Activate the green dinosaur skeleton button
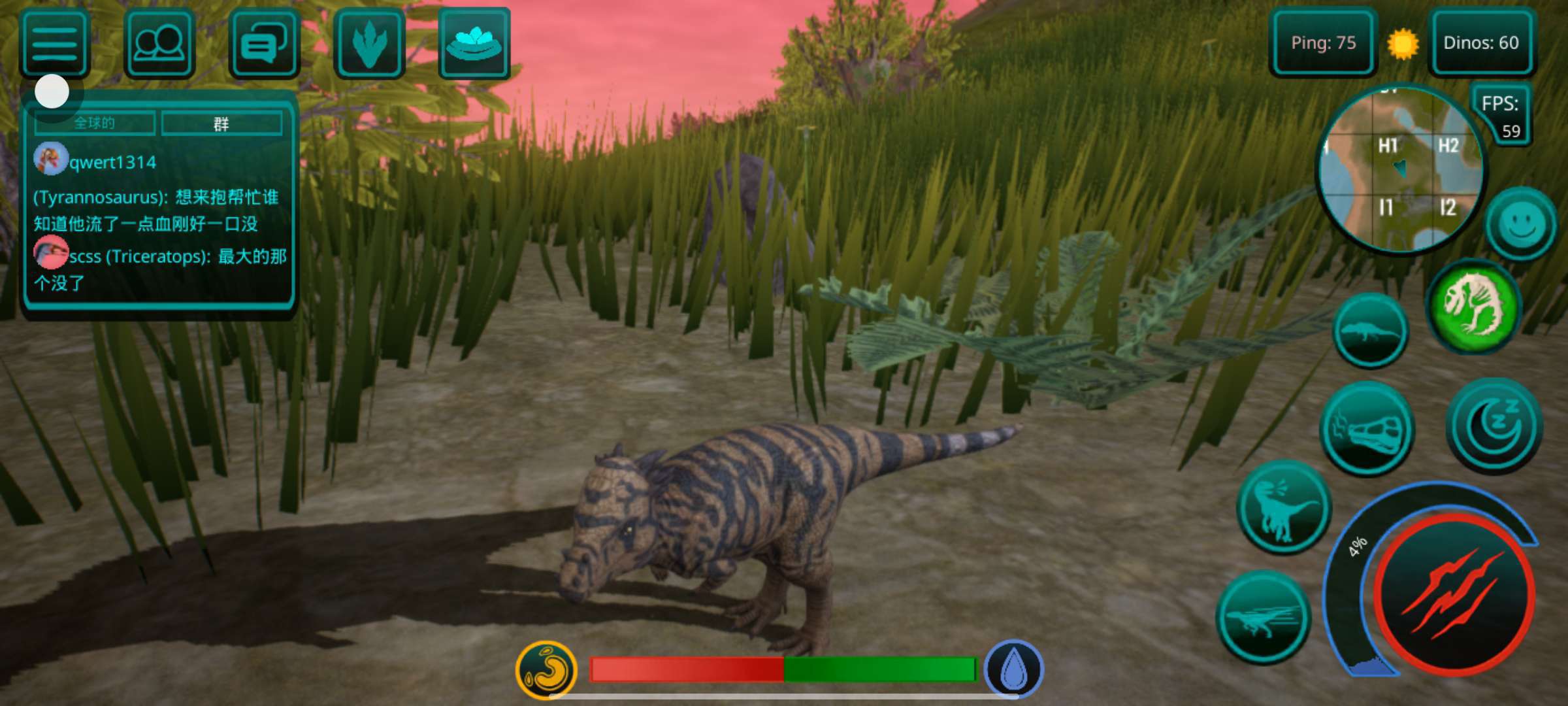This screenshot has height=706, width=1568. pyautogui.click(x=1474, y=306)
